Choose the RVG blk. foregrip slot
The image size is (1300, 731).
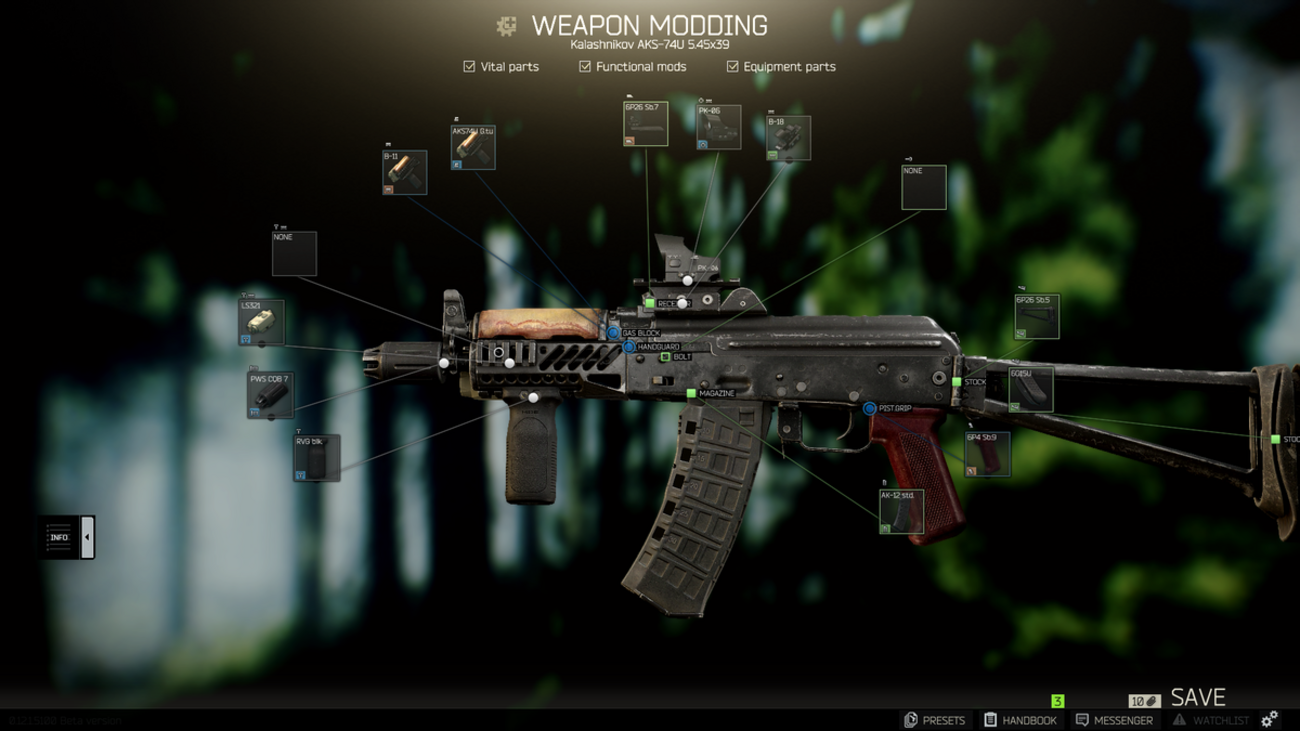click(x=316, y=458)
